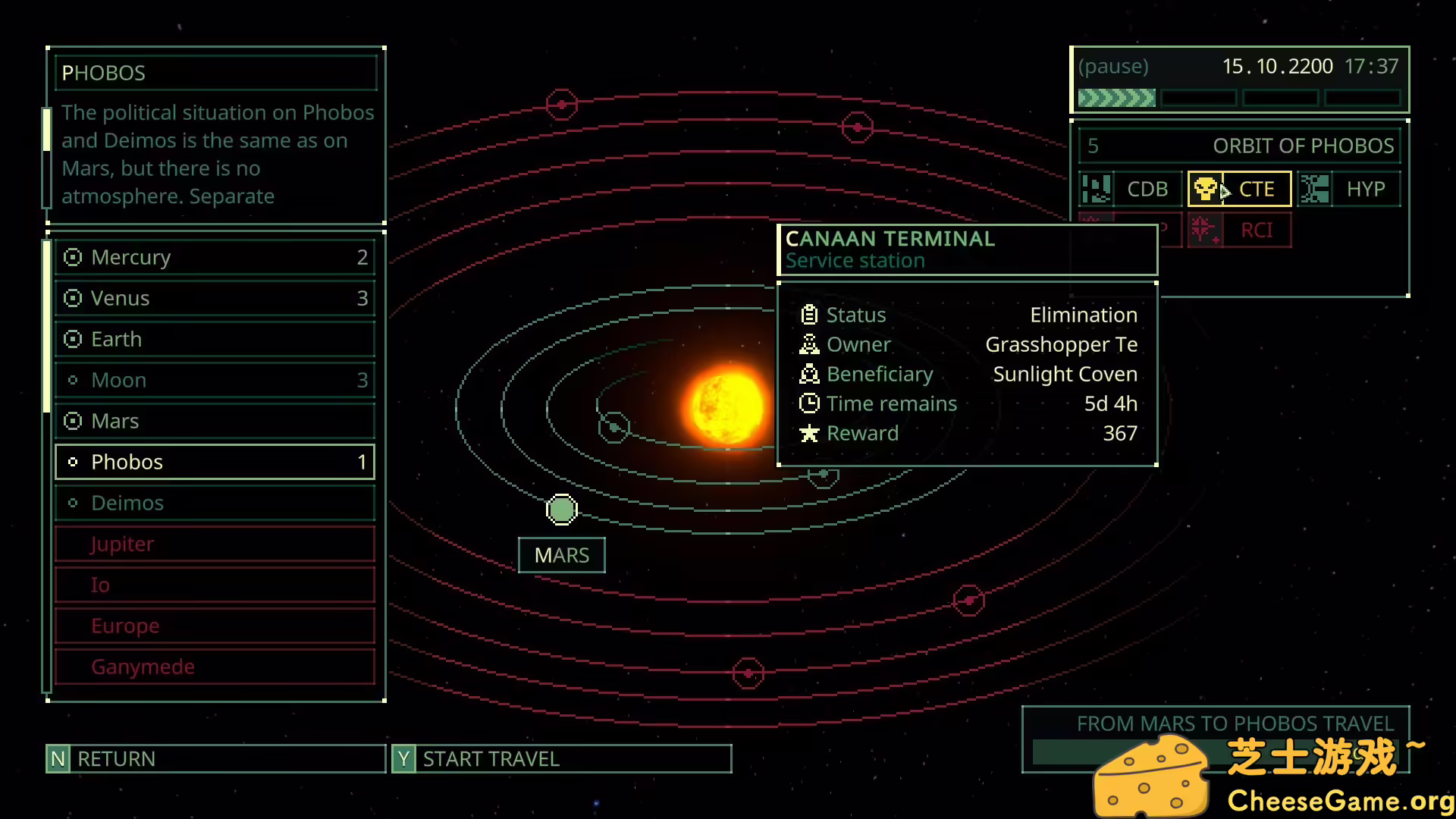This screenshot has height=819, width=1456.
Task: Click the Jupiter list entry
Action: [x=215, y=544]
